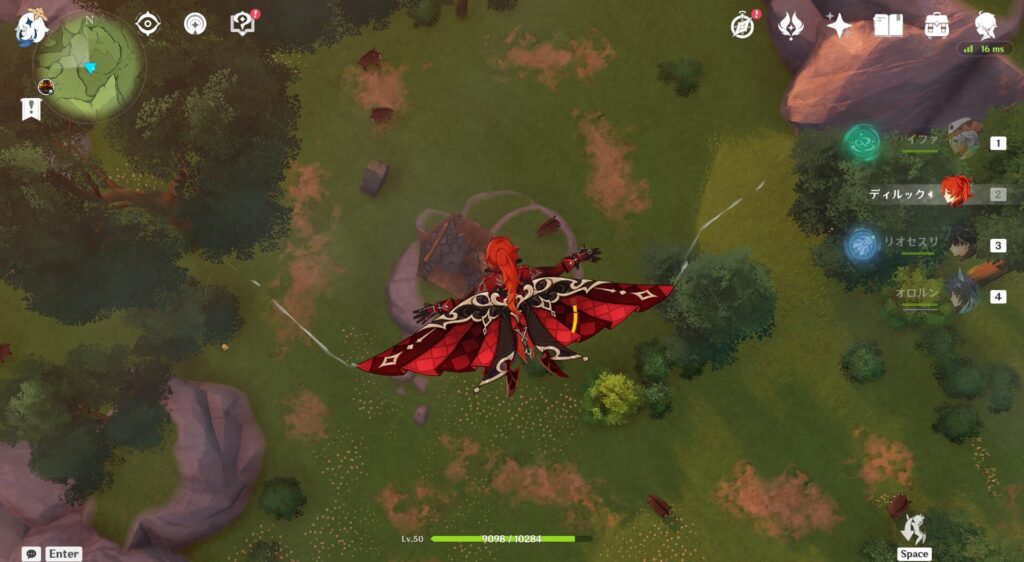The height and width of the screenshot is (562, 1024).
Task: Open the circular minimap
Action: 88,67
